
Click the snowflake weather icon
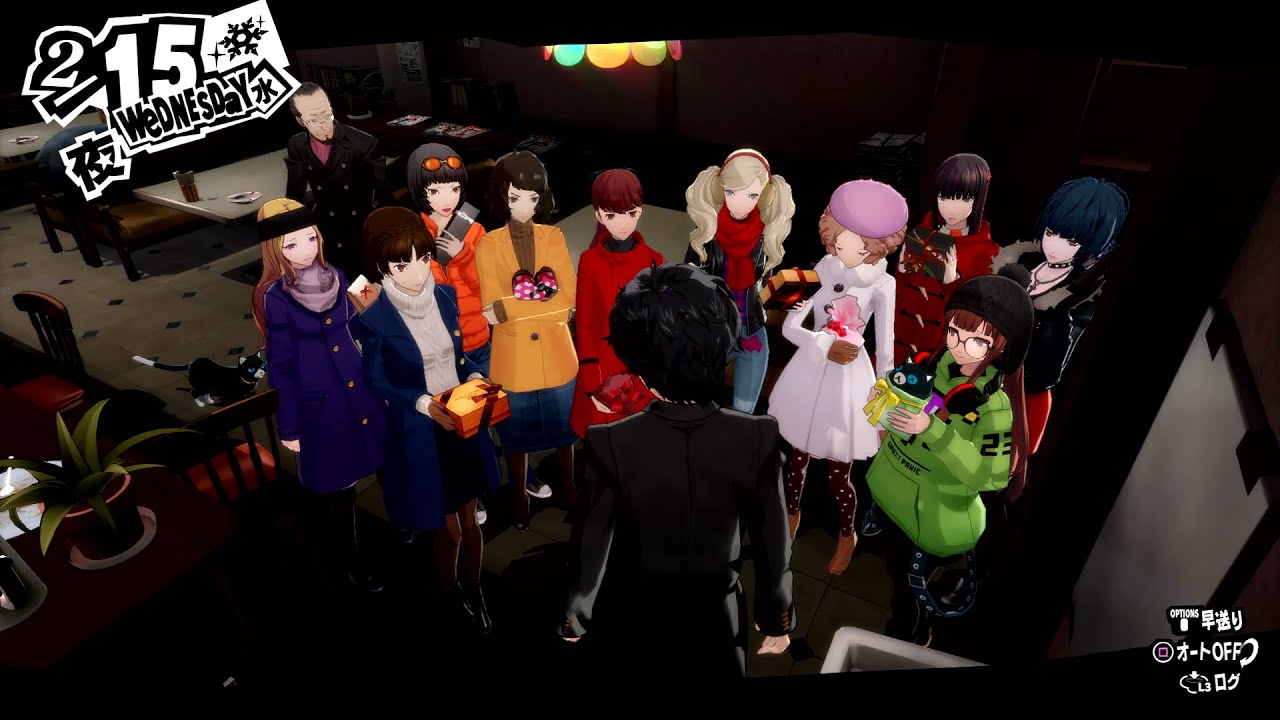pos(240,40)
